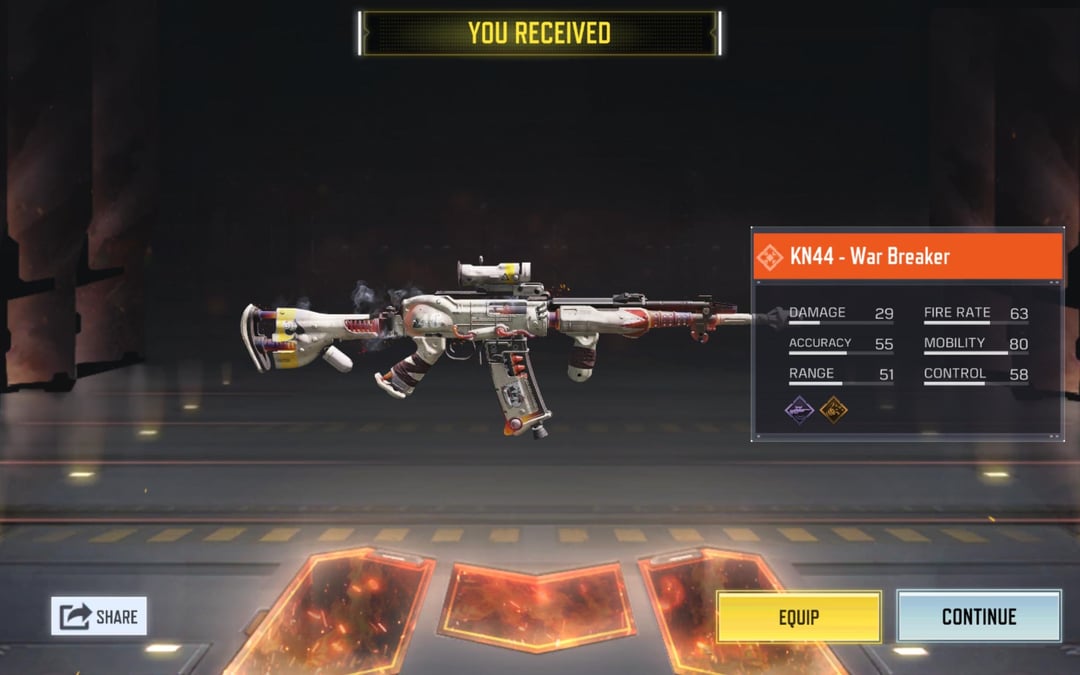Select the purple perk icon in stats panel

(x=799, y=409)
